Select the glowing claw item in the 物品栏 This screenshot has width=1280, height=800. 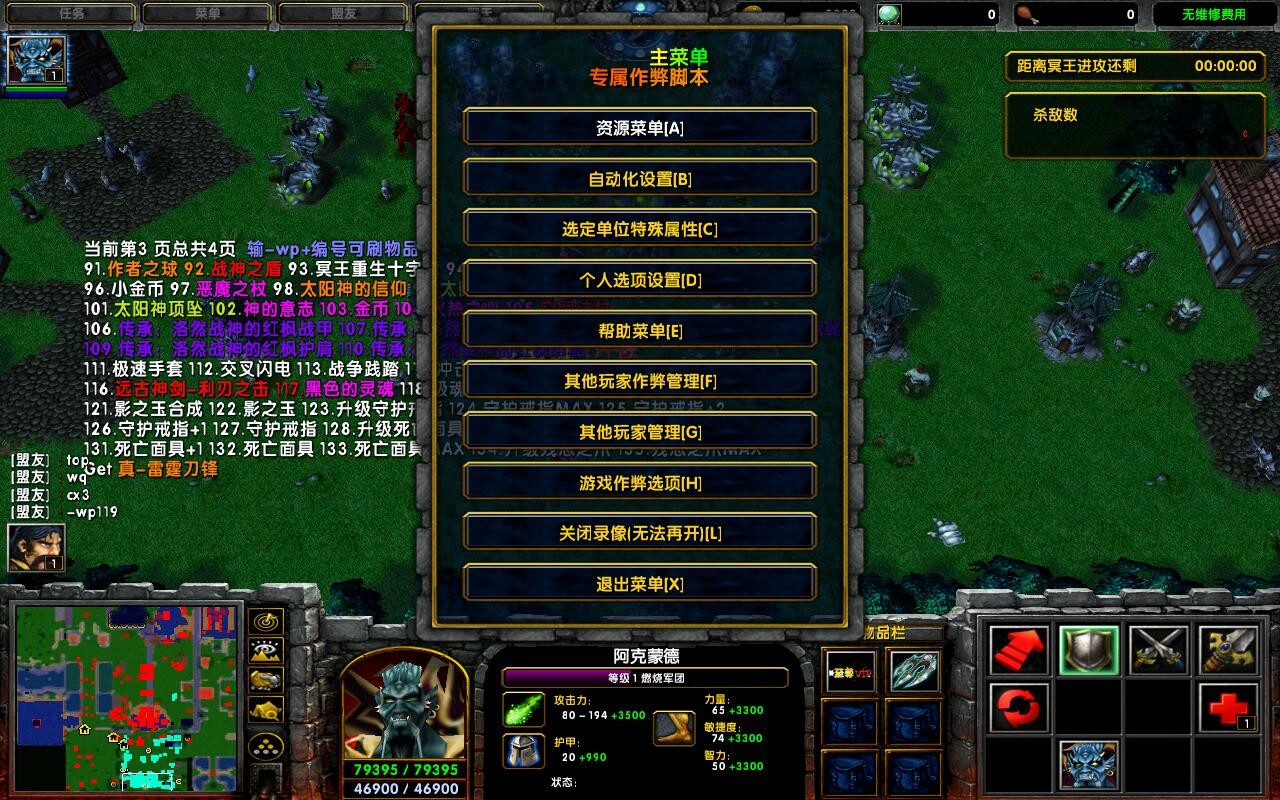pos(914,670)
